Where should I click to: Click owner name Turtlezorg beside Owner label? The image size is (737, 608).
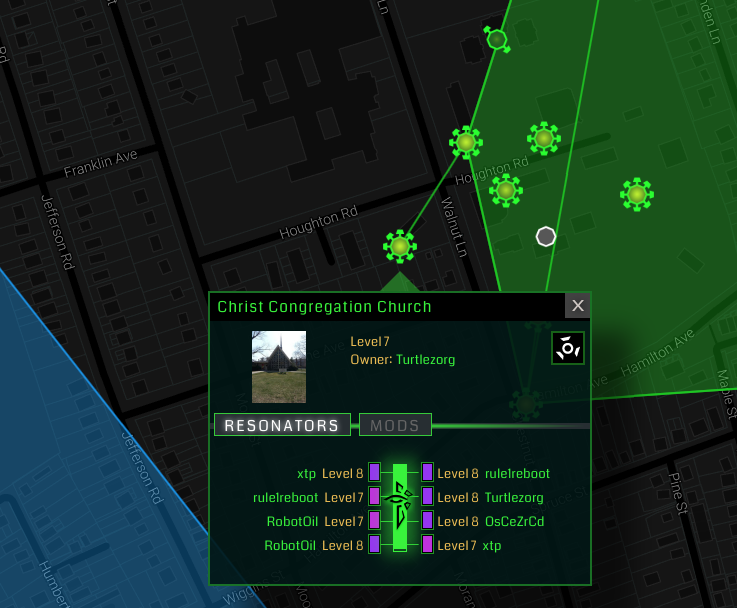pos(425,359)
